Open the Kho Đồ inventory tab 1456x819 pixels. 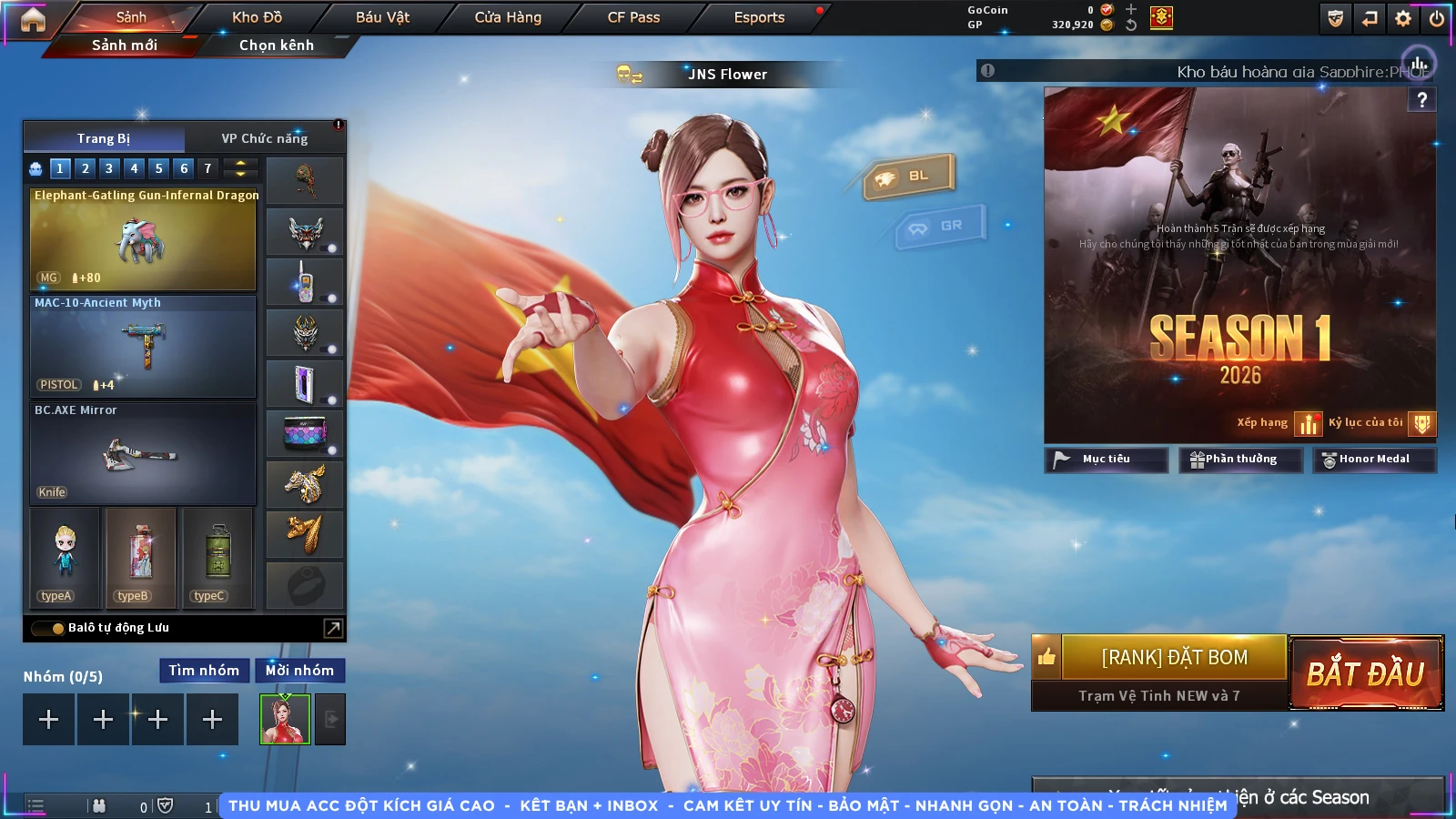tap(257, 17)
